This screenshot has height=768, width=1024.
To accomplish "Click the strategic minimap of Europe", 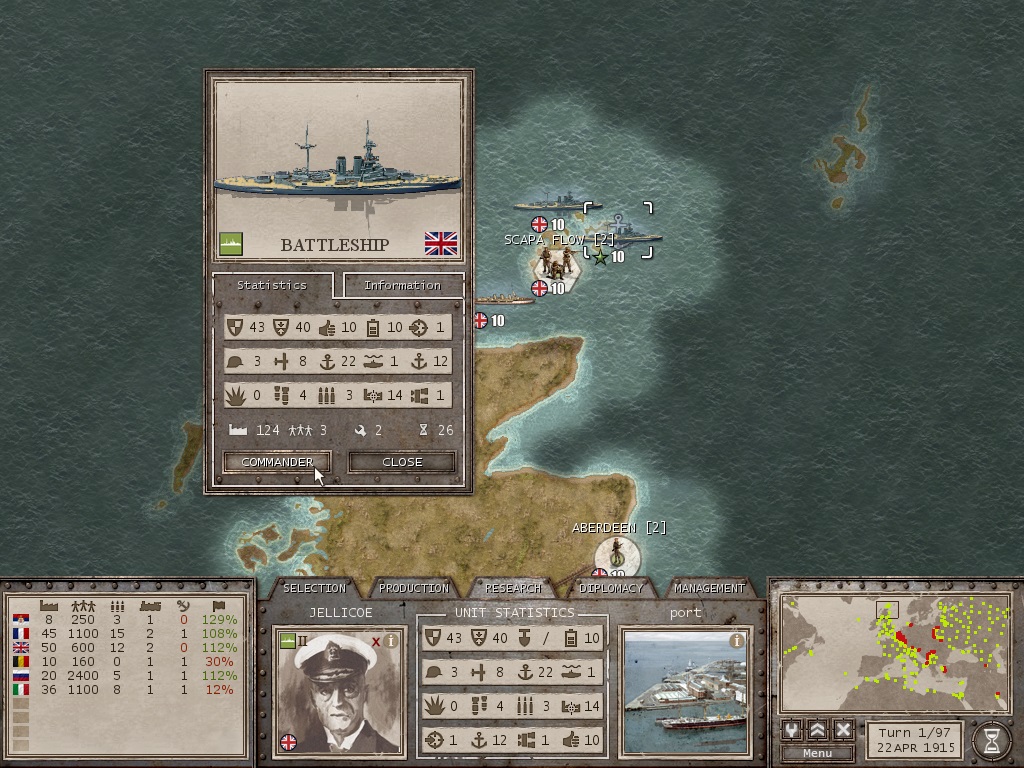I will tap(893, 652).
